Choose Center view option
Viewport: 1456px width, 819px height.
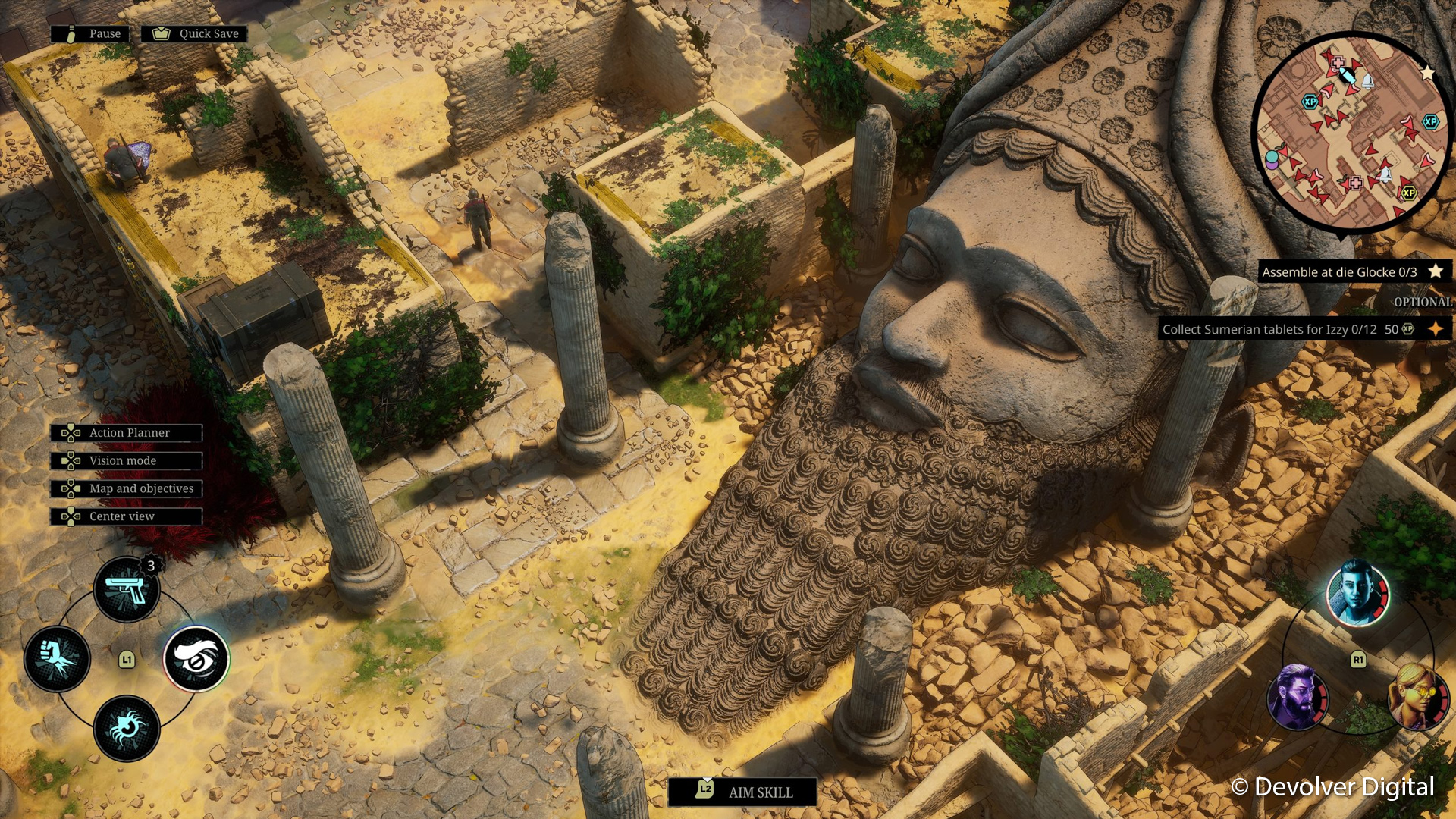[127, 516]
